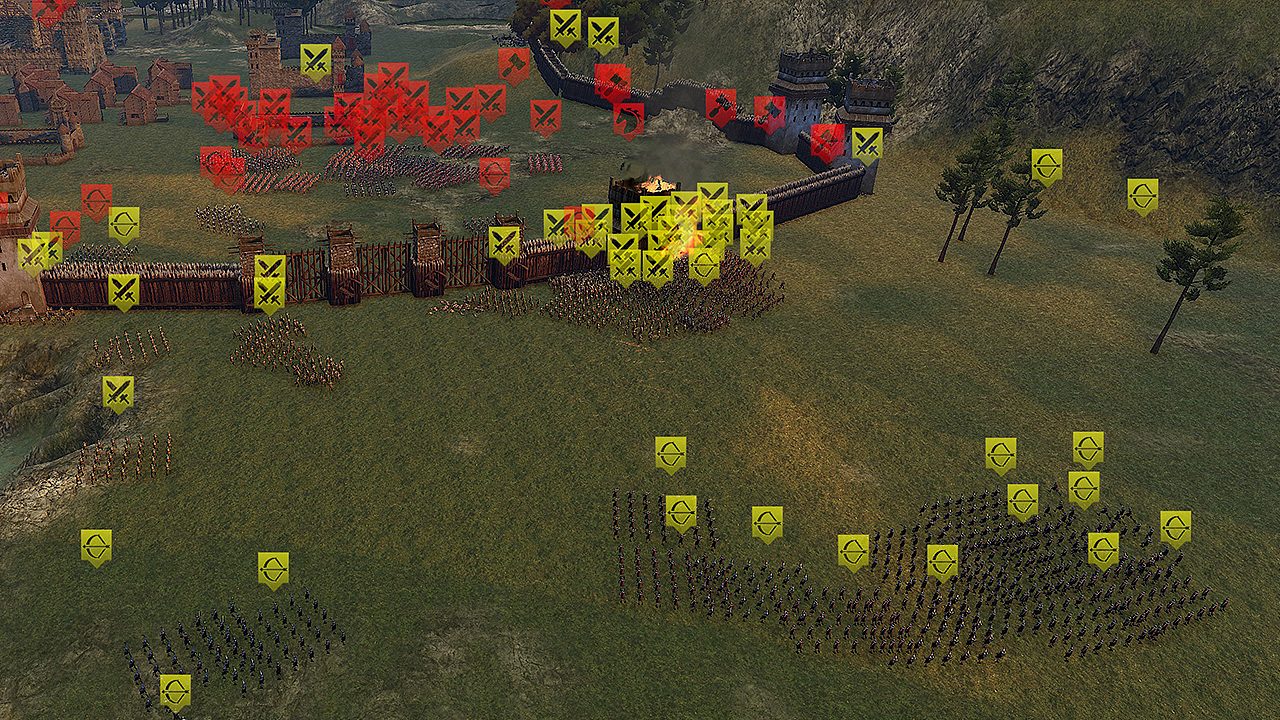Select yellow swords banner over the town's stone keep
Screen dimensions: 1280x720
316,60
